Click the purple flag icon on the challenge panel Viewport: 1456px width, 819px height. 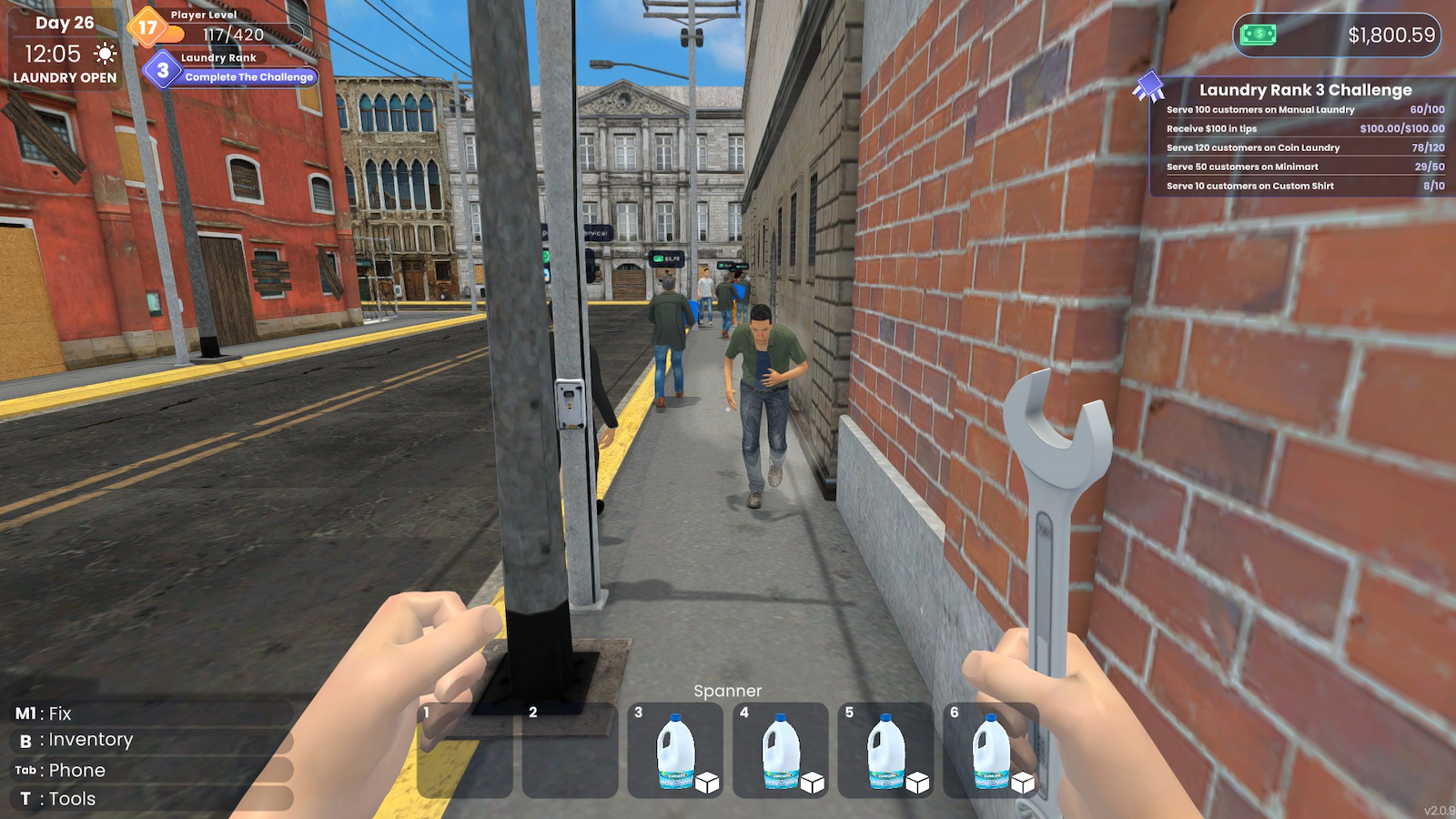tap(1152, 86)
